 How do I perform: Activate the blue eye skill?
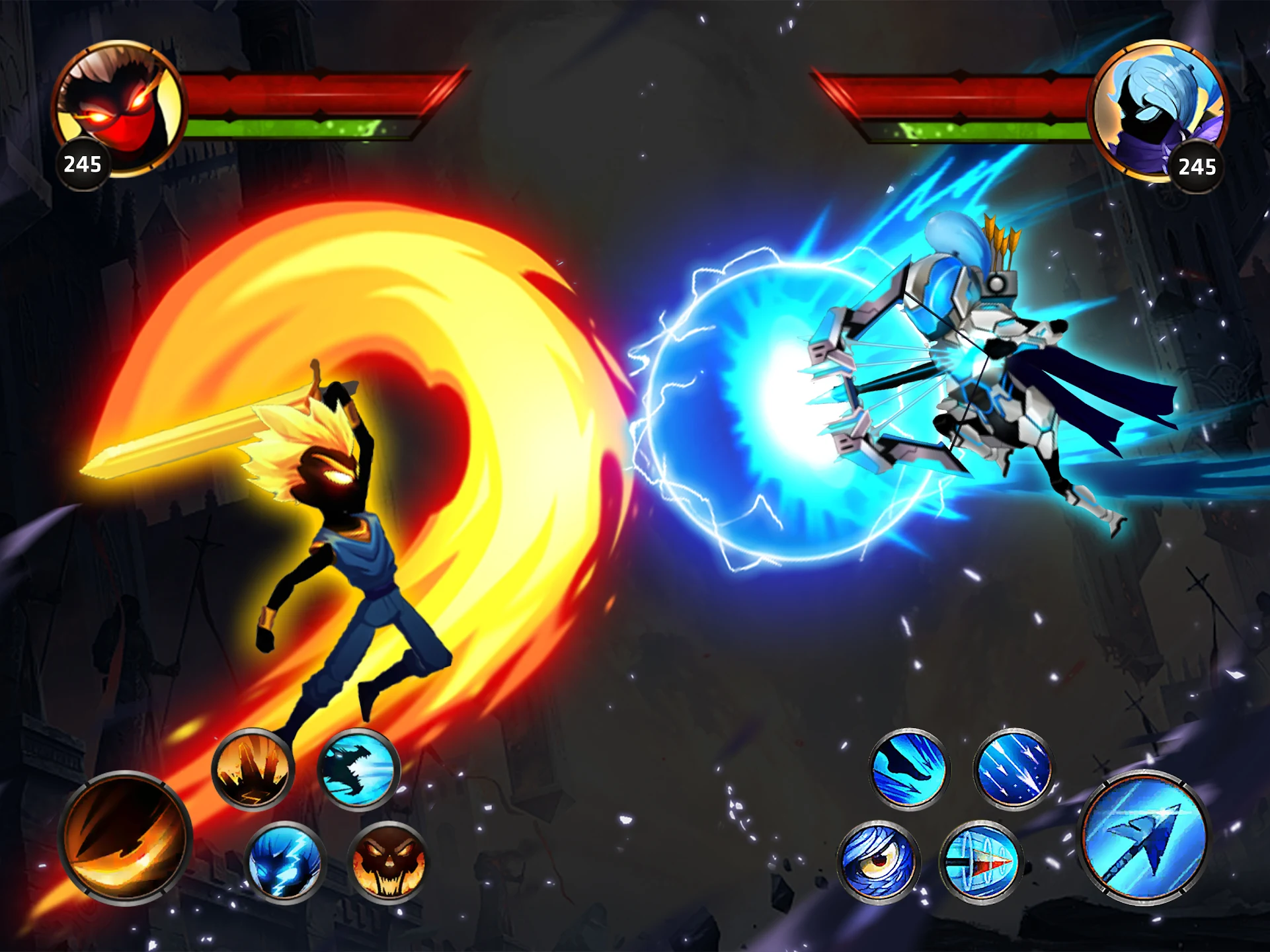click(x=877, y=861)
